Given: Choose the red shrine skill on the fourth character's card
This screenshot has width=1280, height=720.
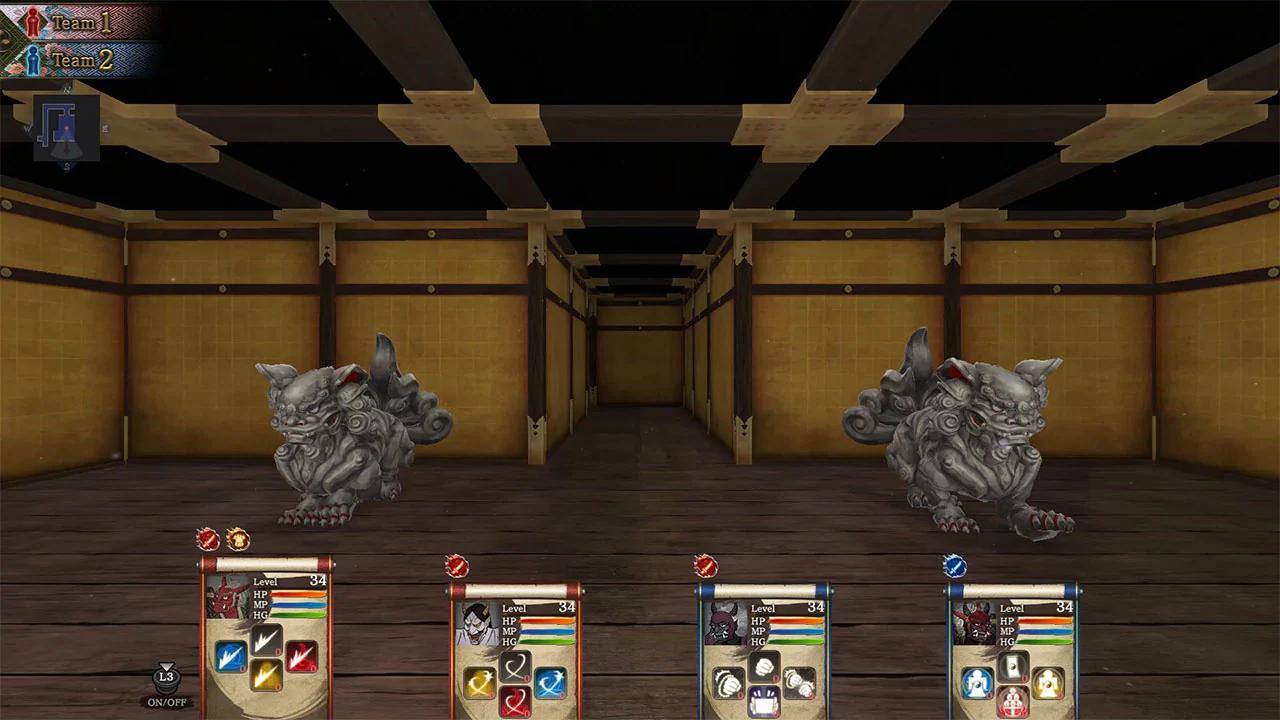Looking at the screenshot, I should [x=1012, y=703].
